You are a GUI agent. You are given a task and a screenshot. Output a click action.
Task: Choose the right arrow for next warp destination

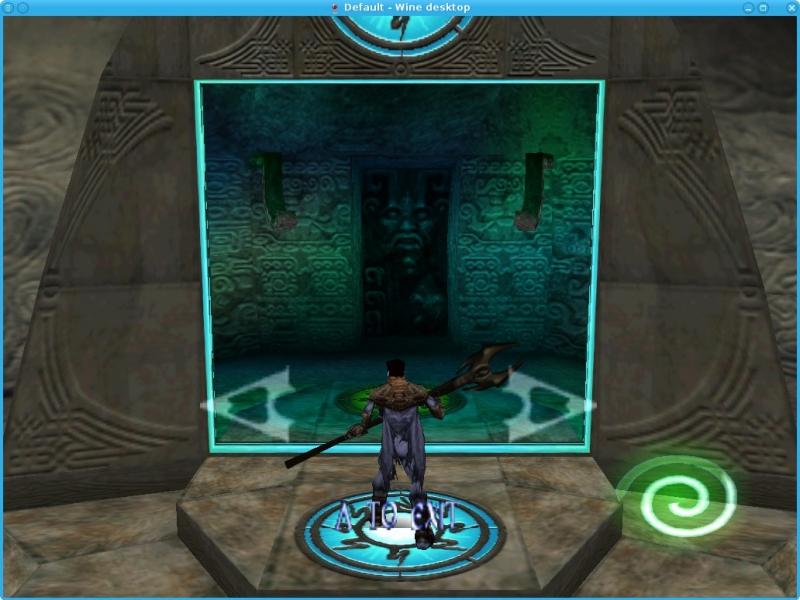click(x=548, y=405)
